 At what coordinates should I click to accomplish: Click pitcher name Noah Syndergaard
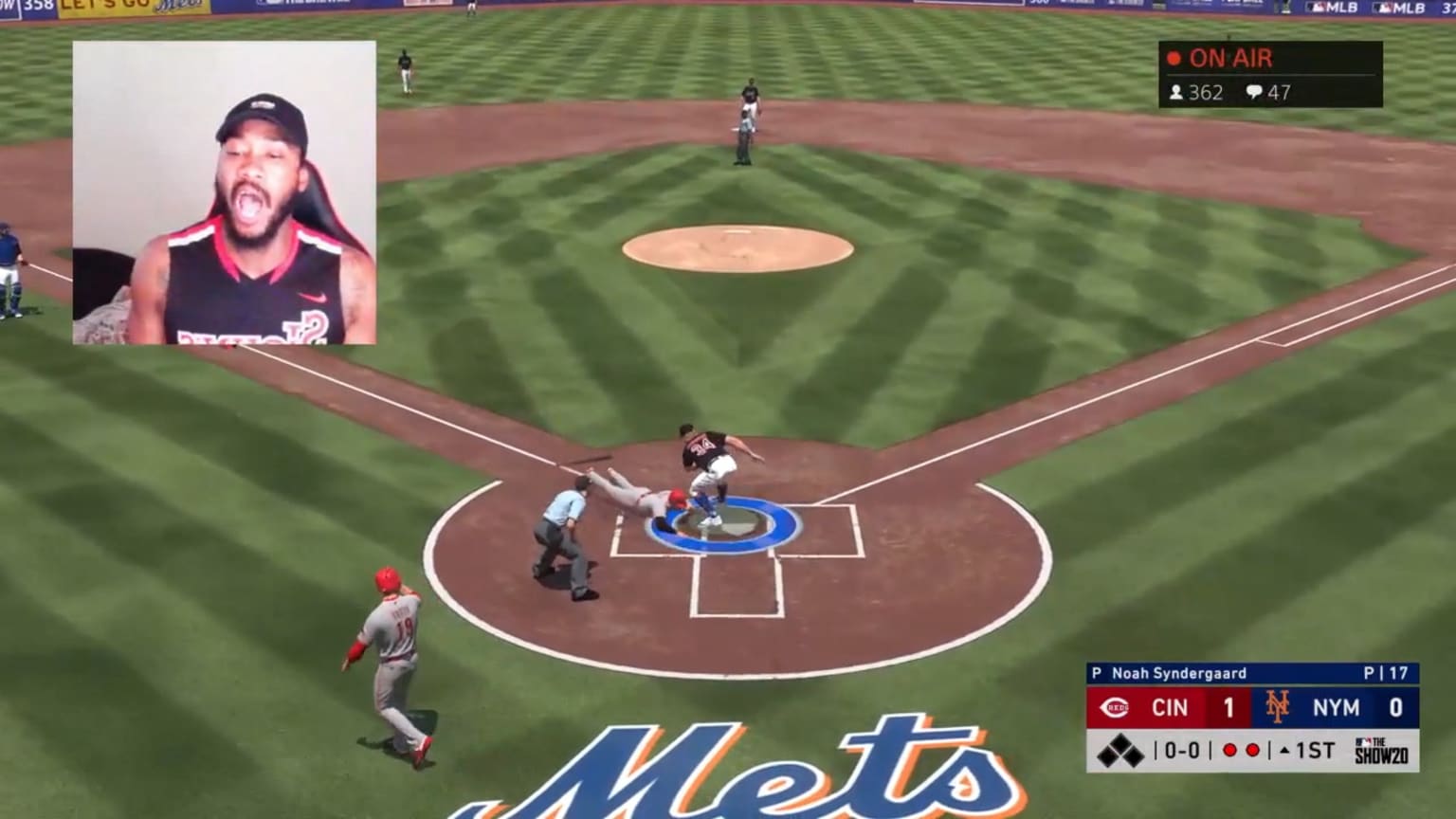point(1178,672)
